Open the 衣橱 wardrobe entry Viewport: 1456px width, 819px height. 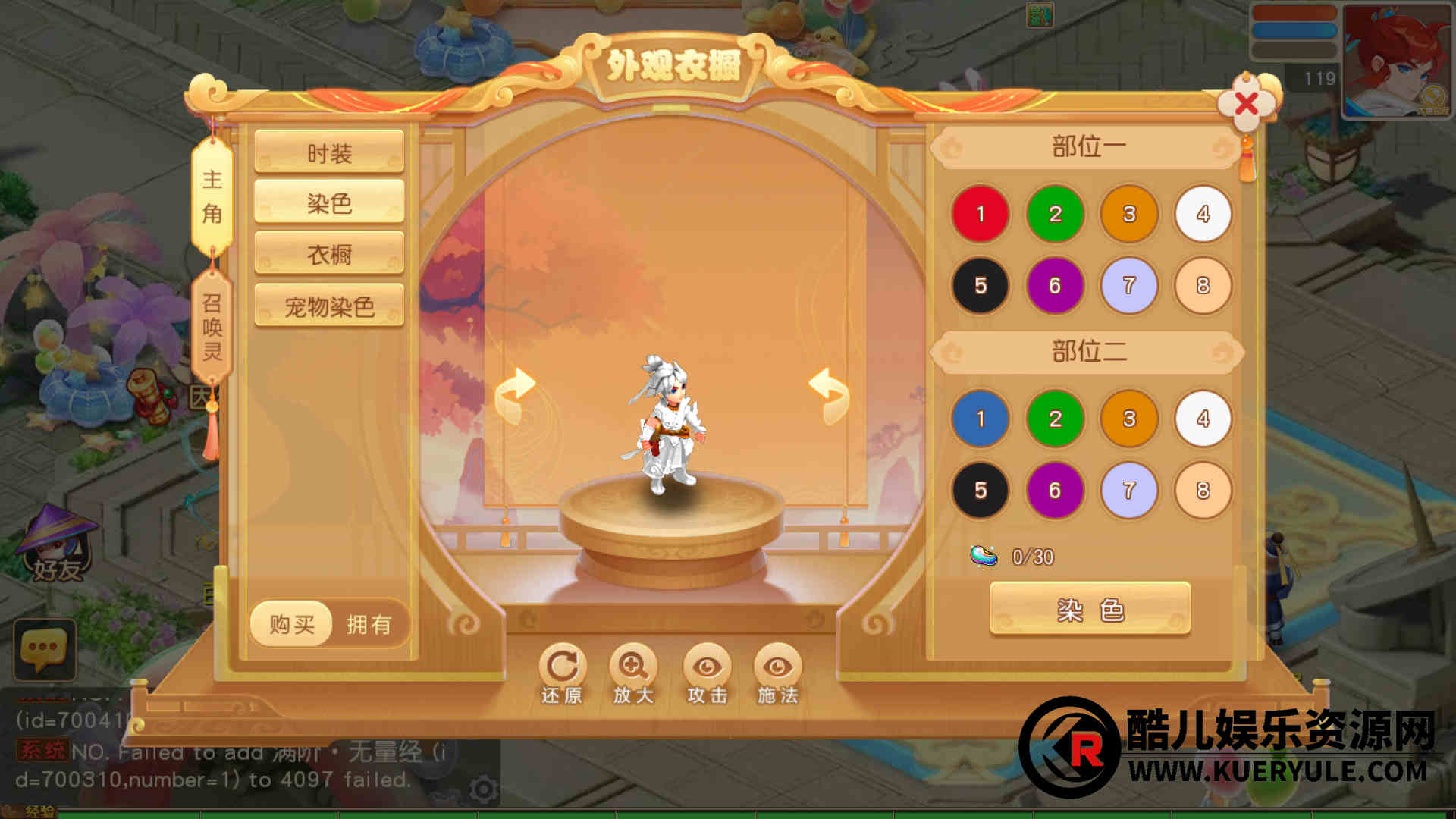(329, 254)
